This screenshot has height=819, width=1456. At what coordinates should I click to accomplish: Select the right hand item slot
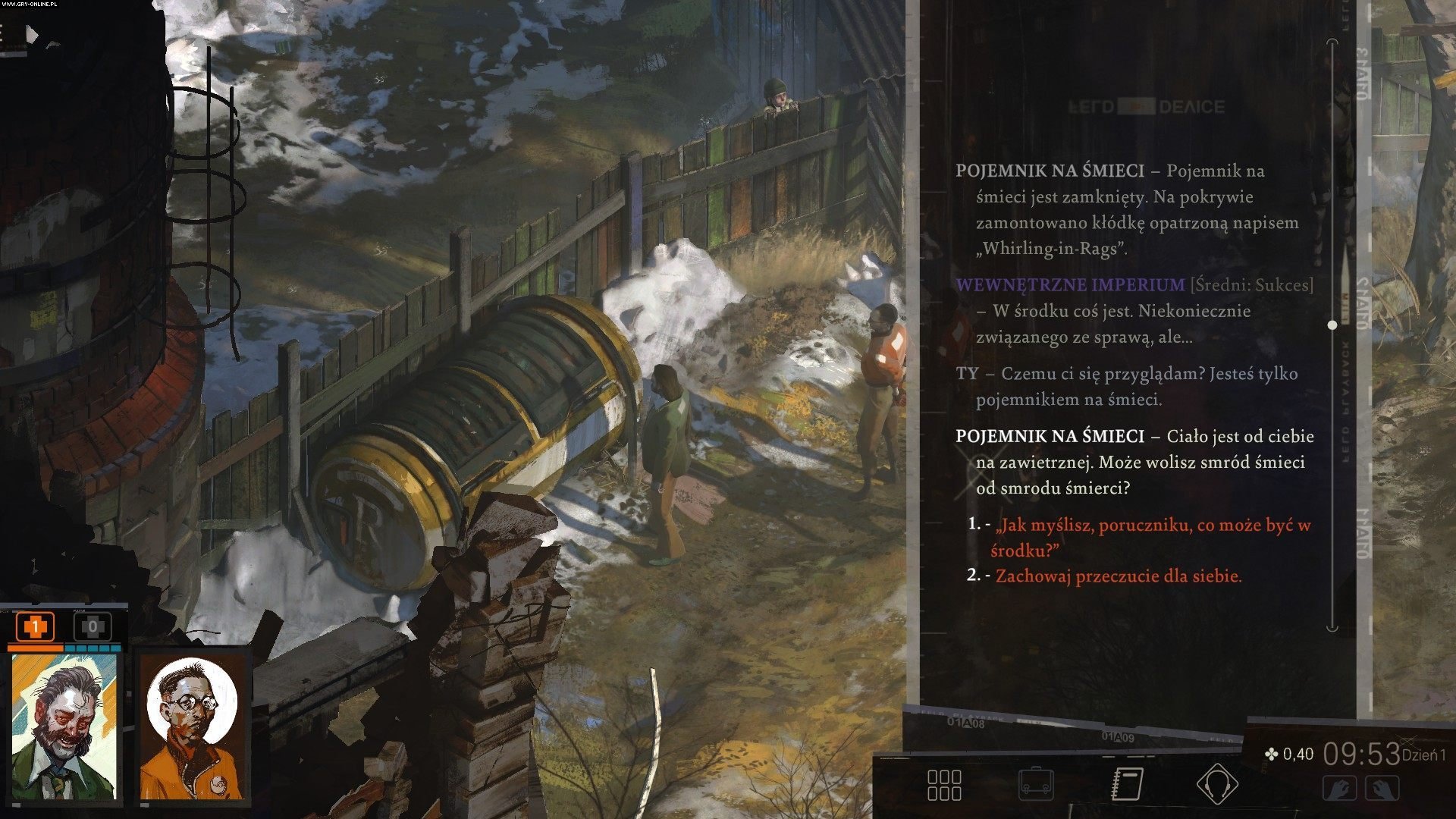point(1382,789)
